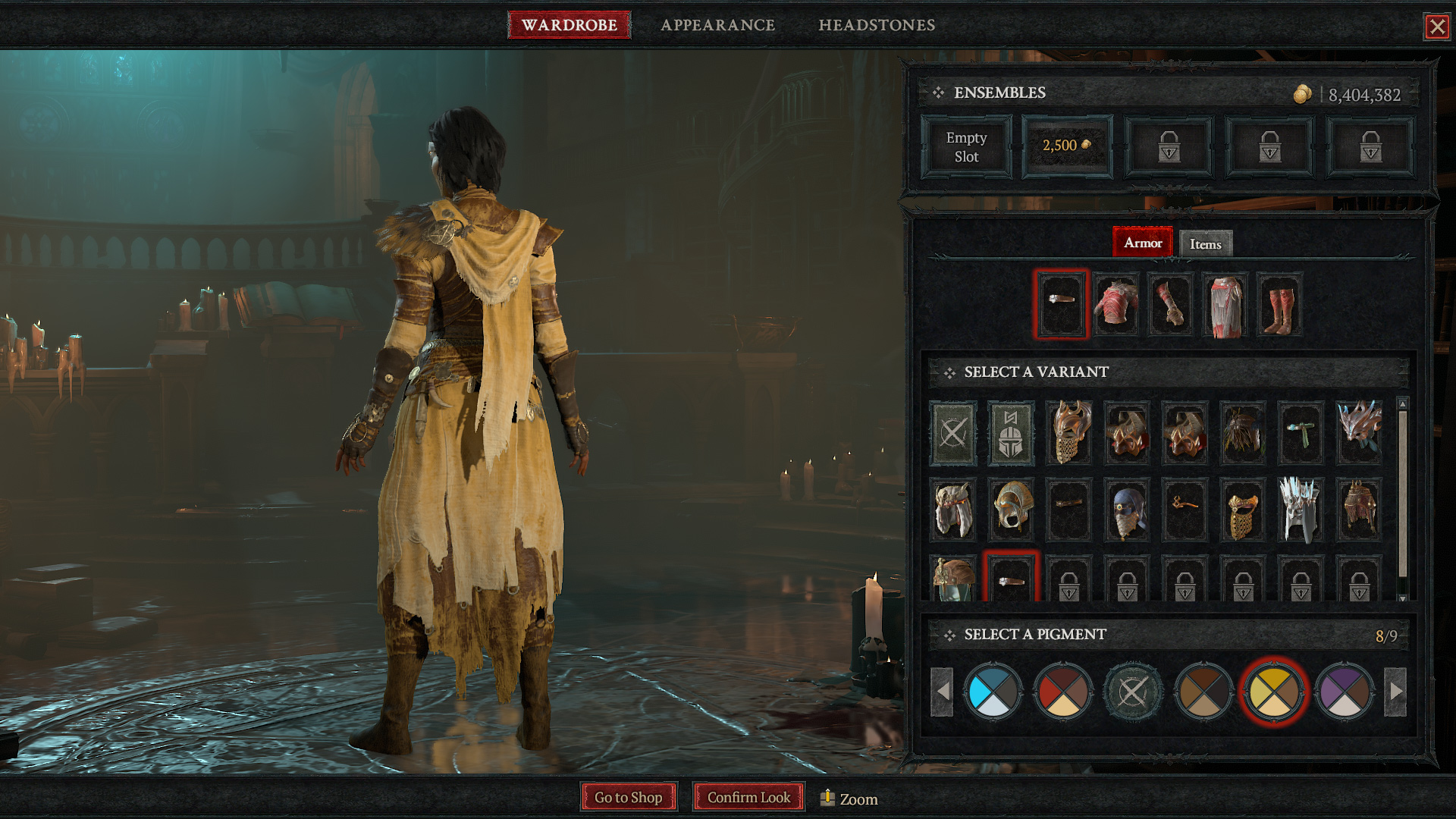Select the Armor category tab
The image size is (1456, 819).
[1142, 243]
